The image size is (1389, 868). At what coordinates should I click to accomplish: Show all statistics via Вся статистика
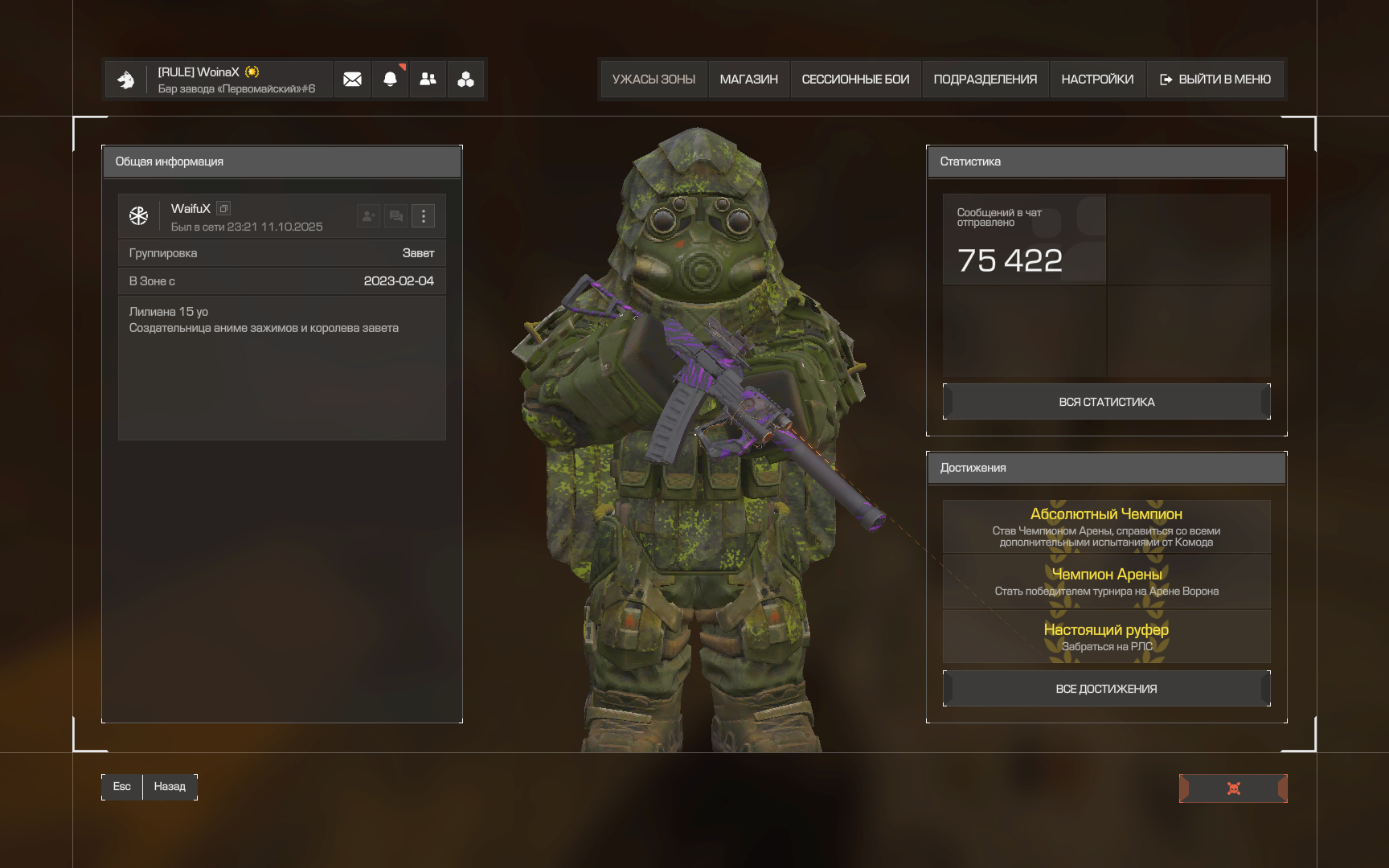click(1106, 402)
